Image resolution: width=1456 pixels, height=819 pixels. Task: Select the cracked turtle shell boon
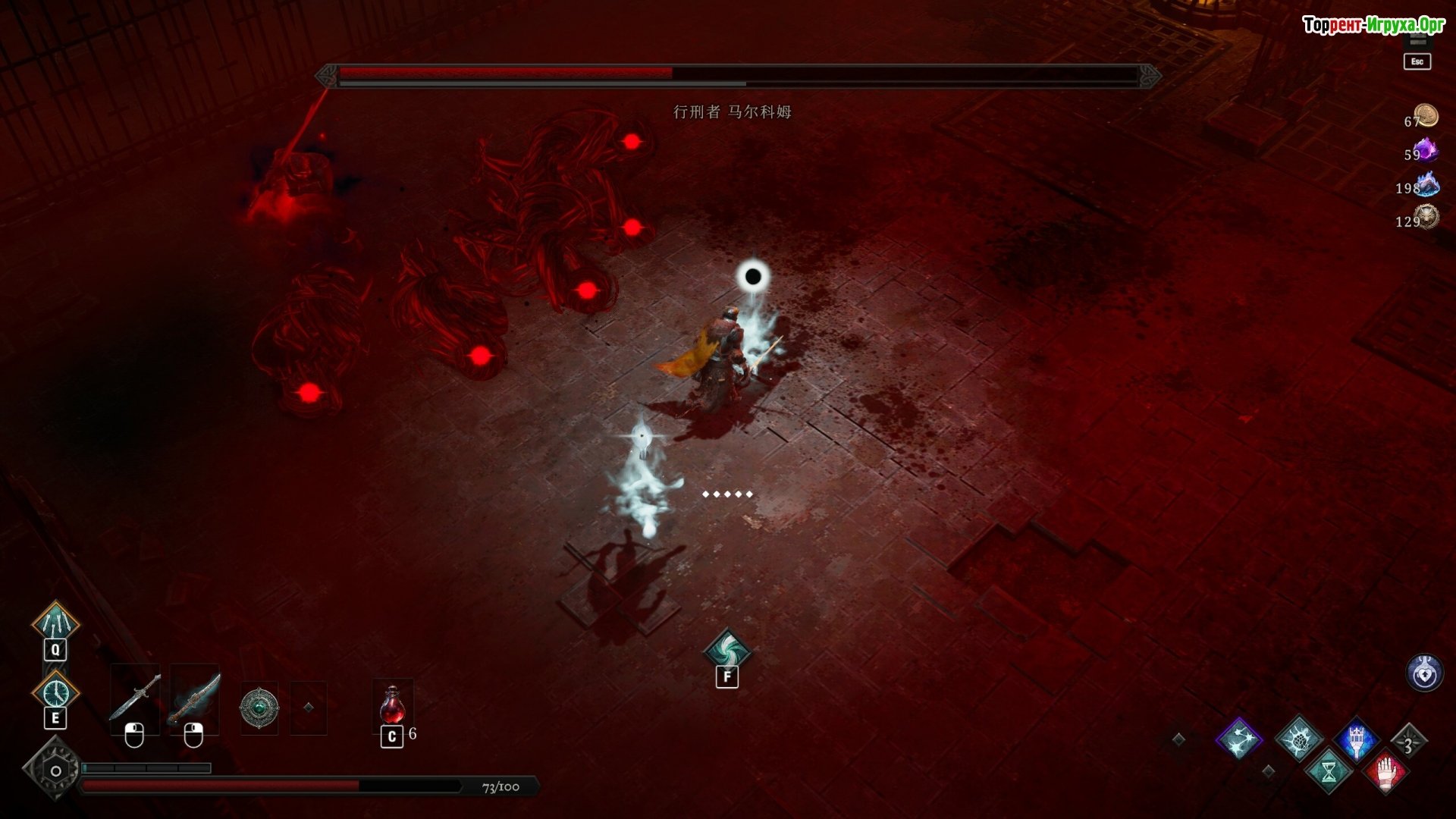1298,738
